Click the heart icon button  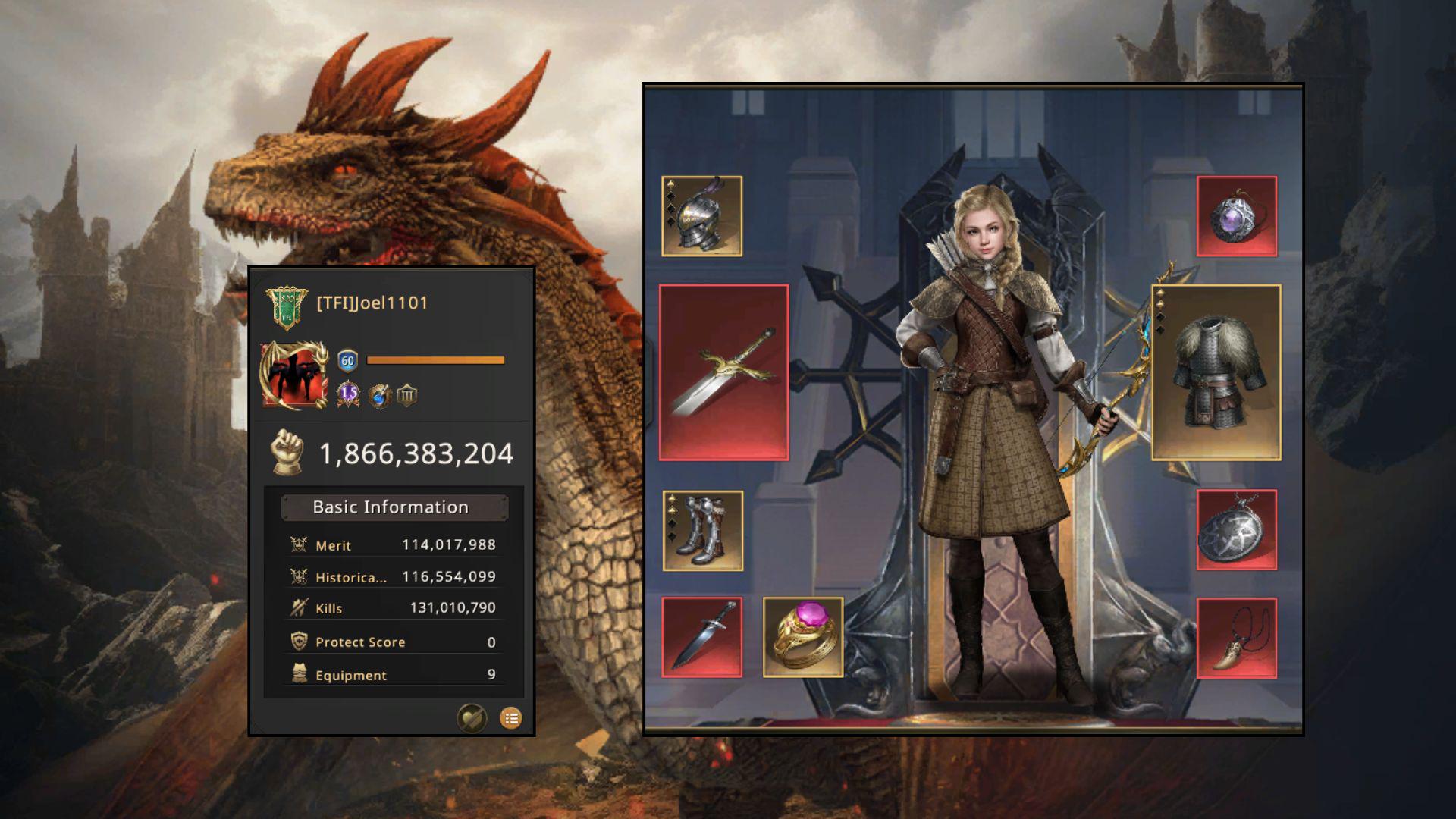(471, 717)
